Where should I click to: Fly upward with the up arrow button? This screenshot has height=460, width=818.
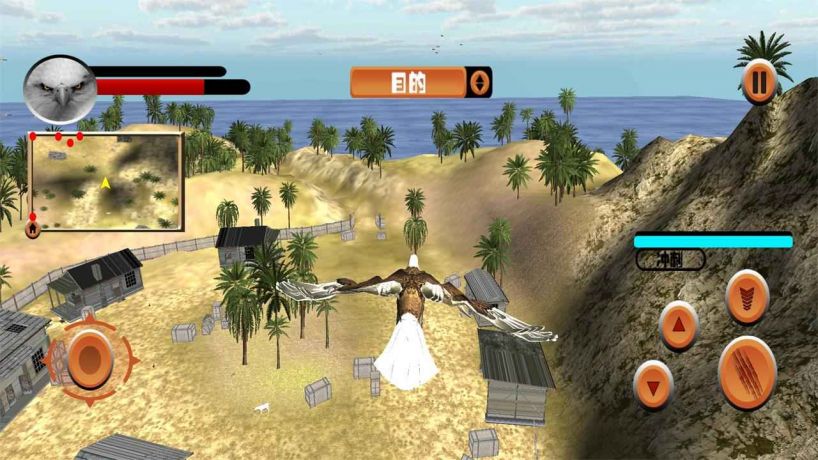coord(678,325)
